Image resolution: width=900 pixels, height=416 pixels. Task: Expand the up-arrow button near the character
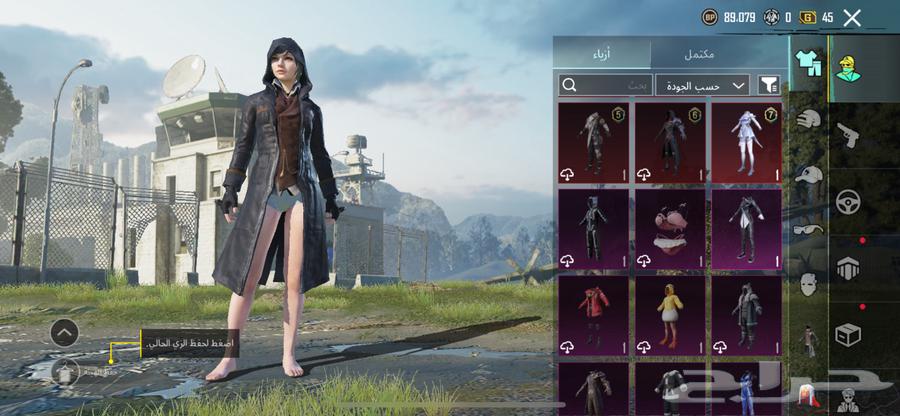coord(64,331)
